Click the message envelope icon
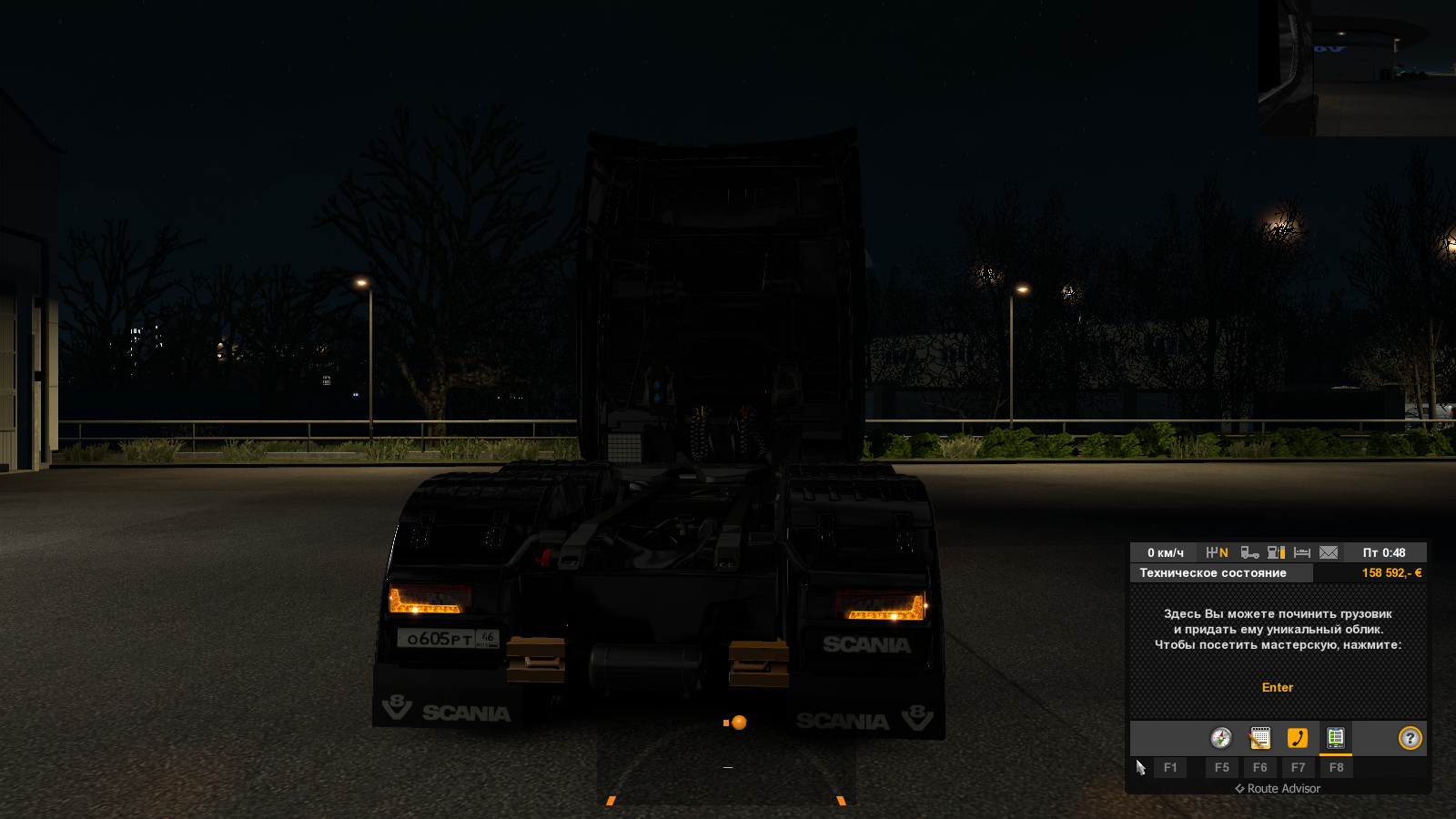 [1328, 553]
